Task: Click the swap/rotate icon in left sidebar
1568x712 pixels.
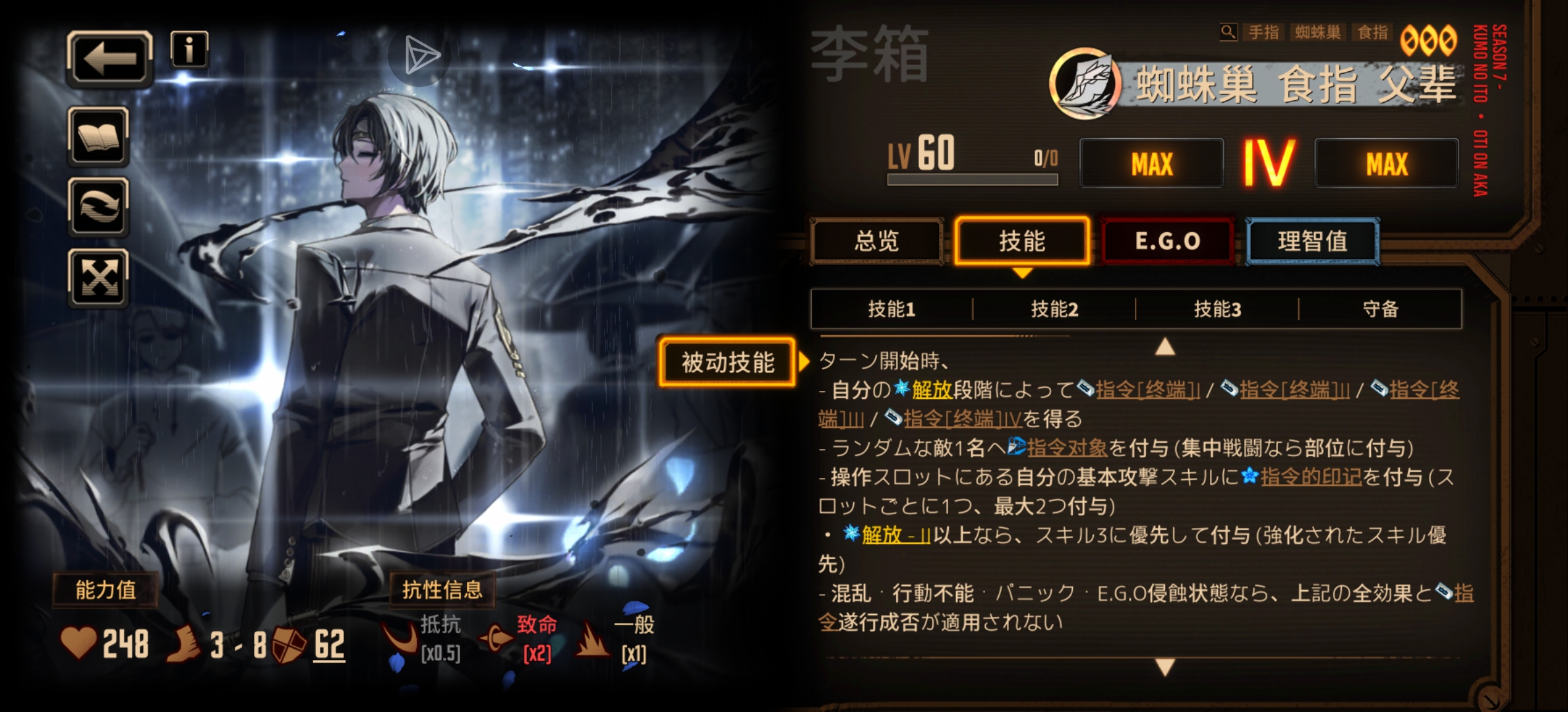Action: 98,206
